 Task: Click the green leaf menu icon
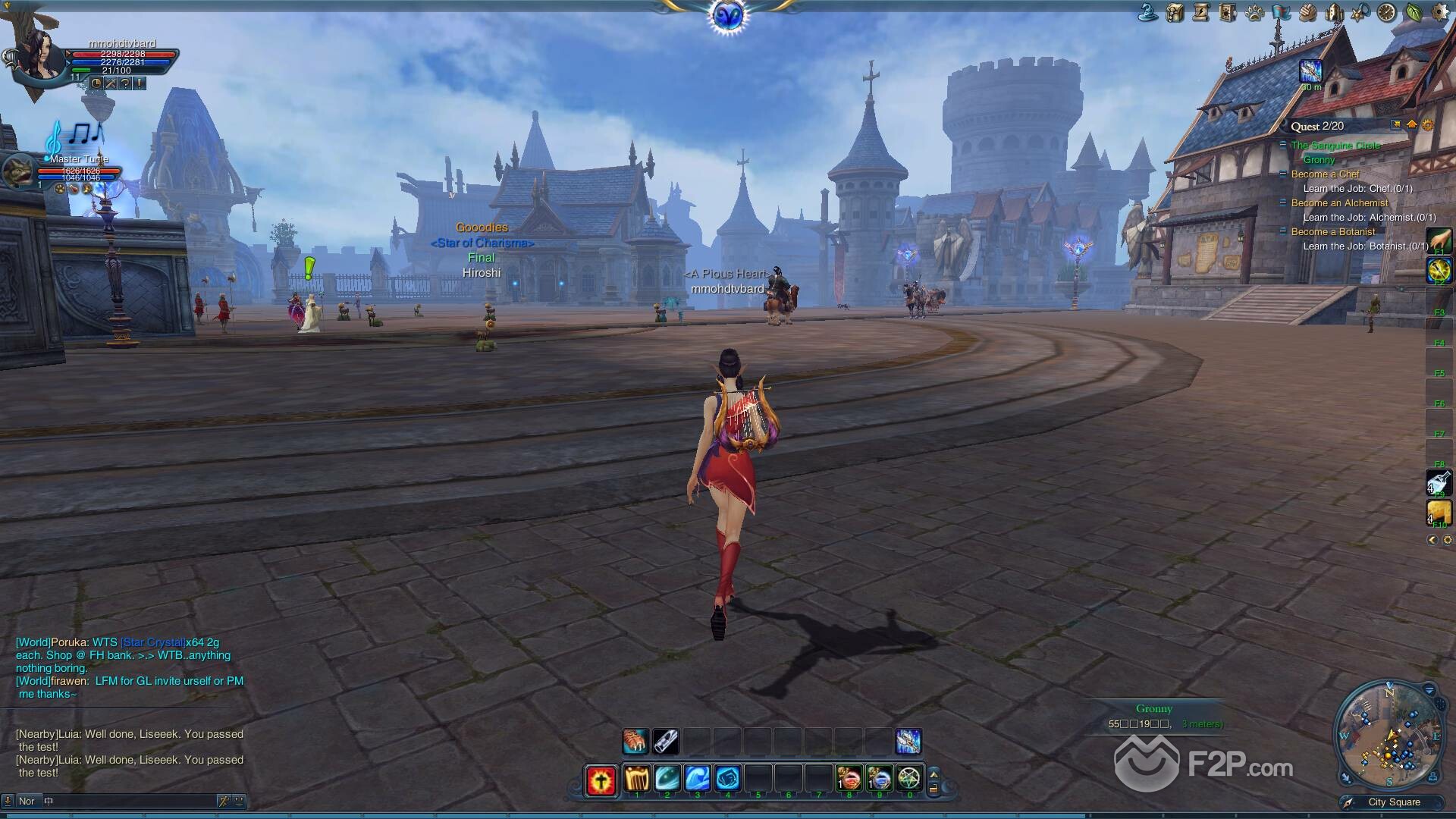[x=1414, y=12]
